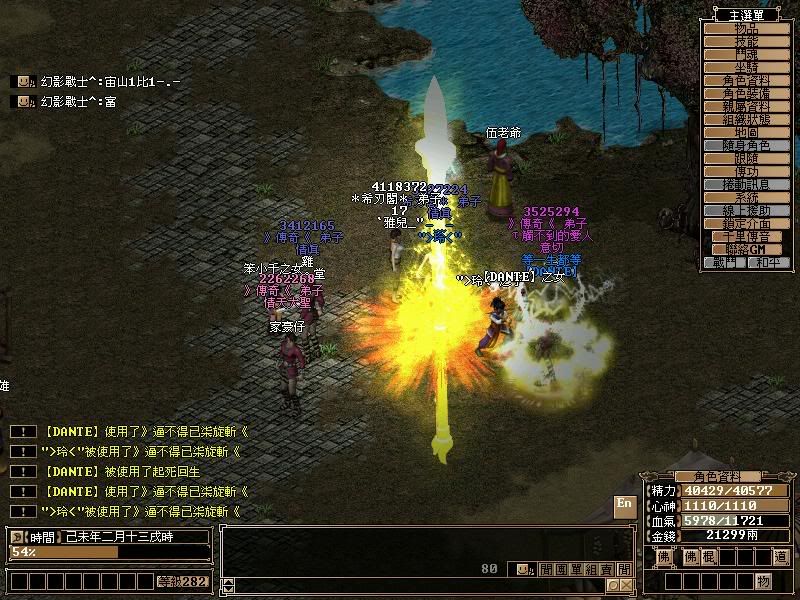Screen dimensions: 800x600
Task: Open the 技能 skills menu entry
Action: (x=747, y=42)
